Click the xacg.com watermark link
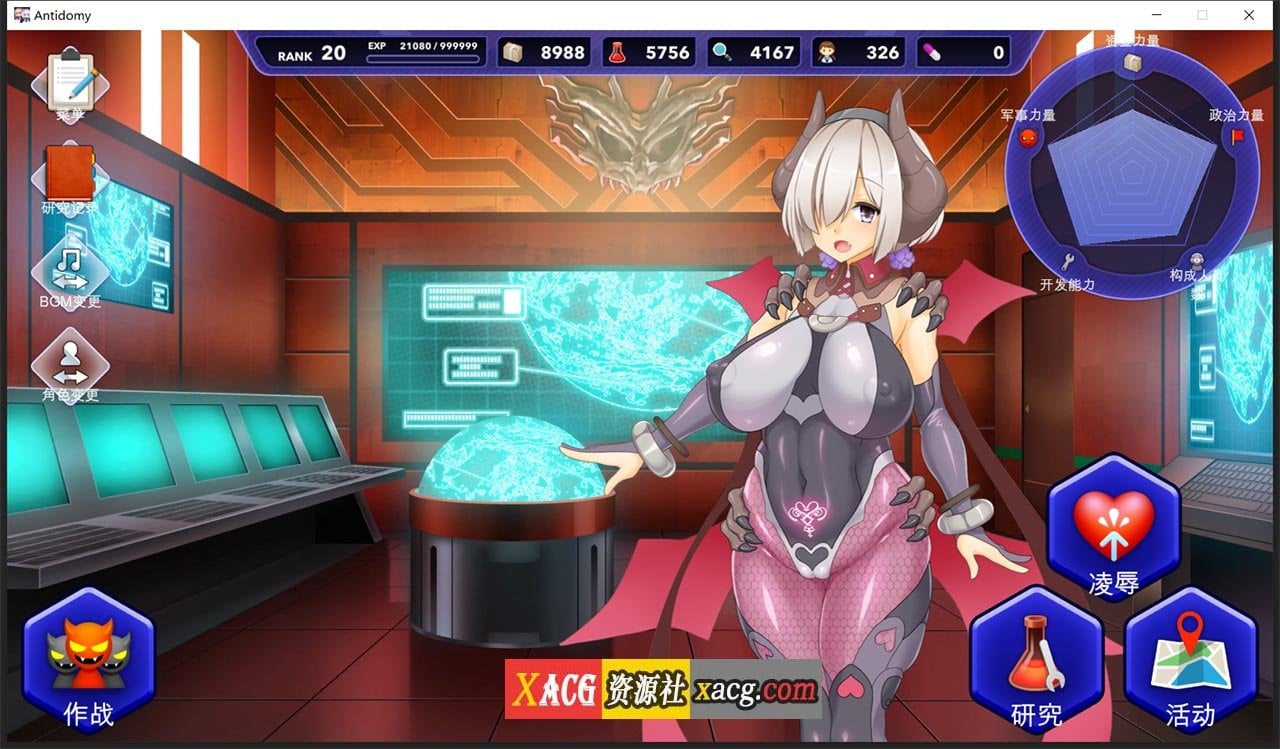The height and width of the screenshot is (749, 1280). pos(755,688)
